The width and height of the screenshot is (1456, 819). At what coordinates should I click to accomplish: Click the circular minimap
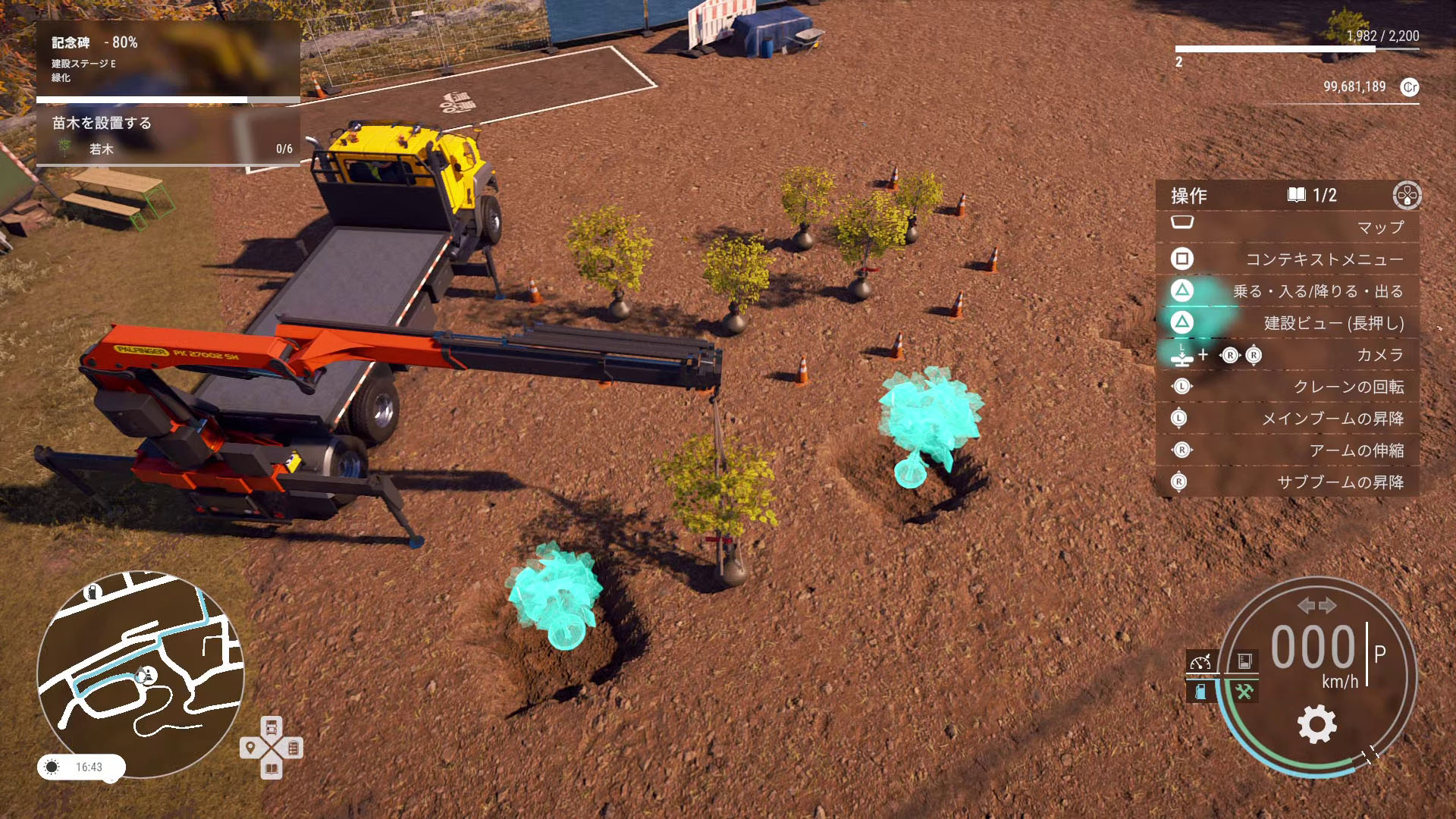point(140,675)
